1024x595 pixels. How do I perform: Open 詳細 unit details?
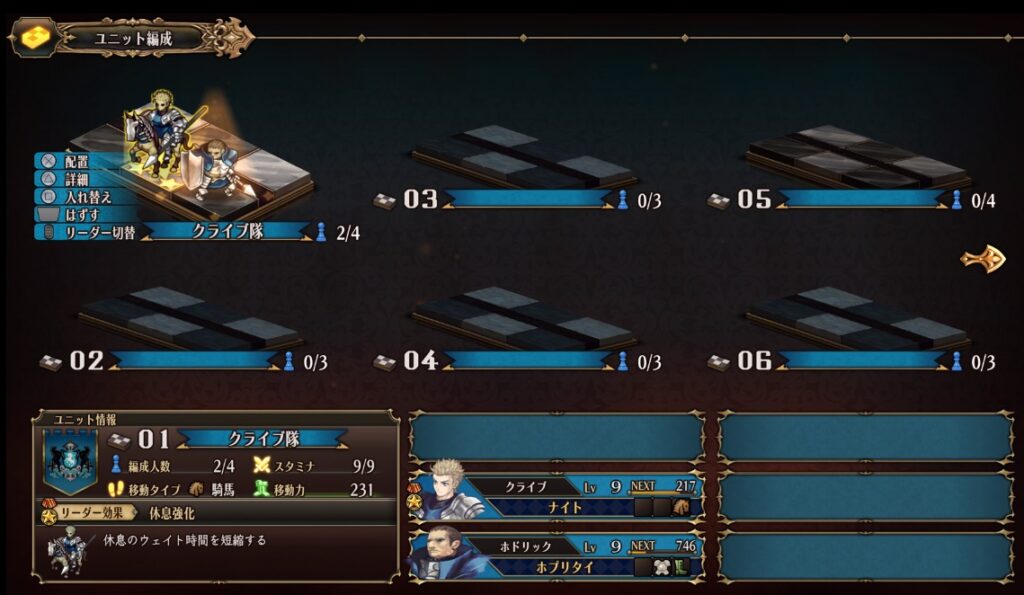click(x=76, y=179)
